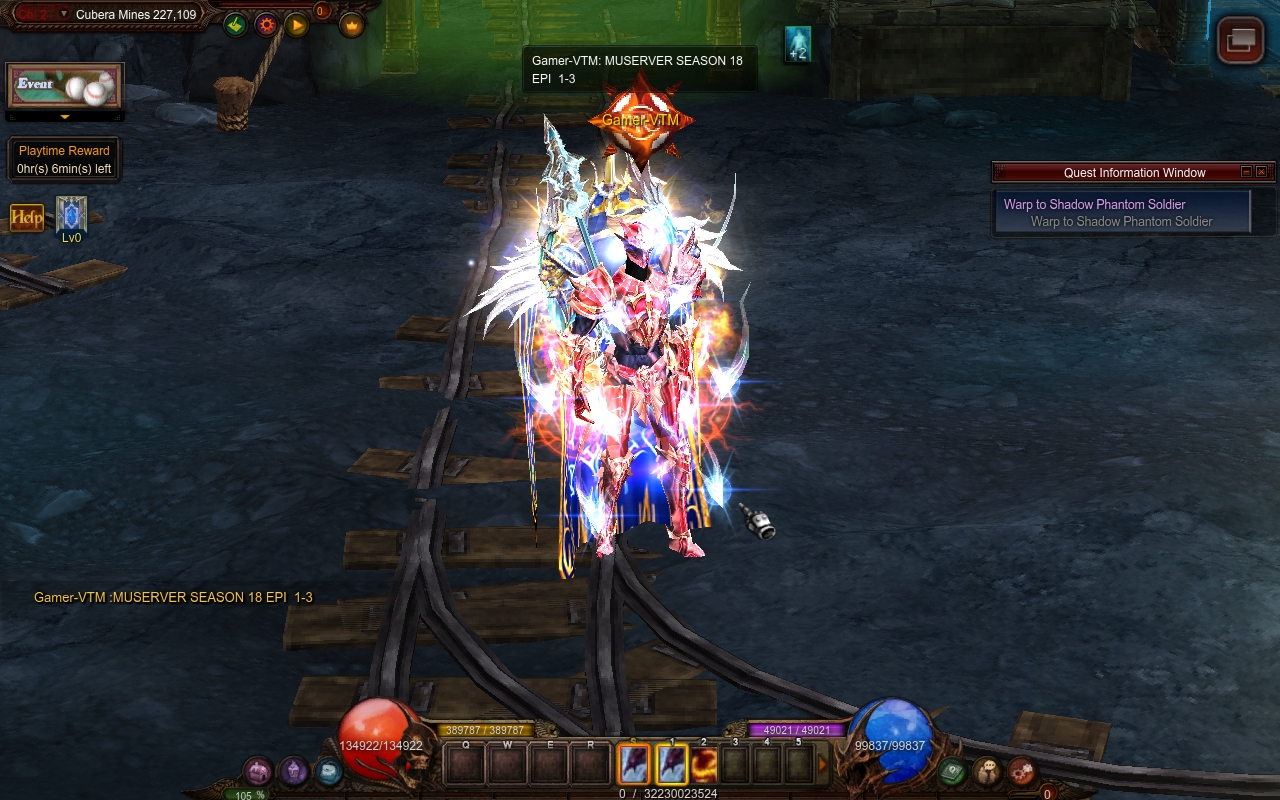Close the Quest Information Window

pyautogui.click(x=1261, y=172)
